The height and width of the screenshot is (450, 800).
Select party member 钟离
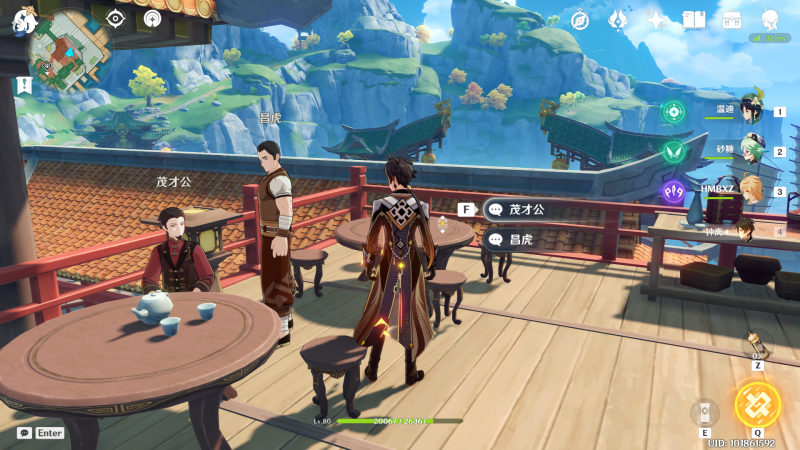pos(745,231)
